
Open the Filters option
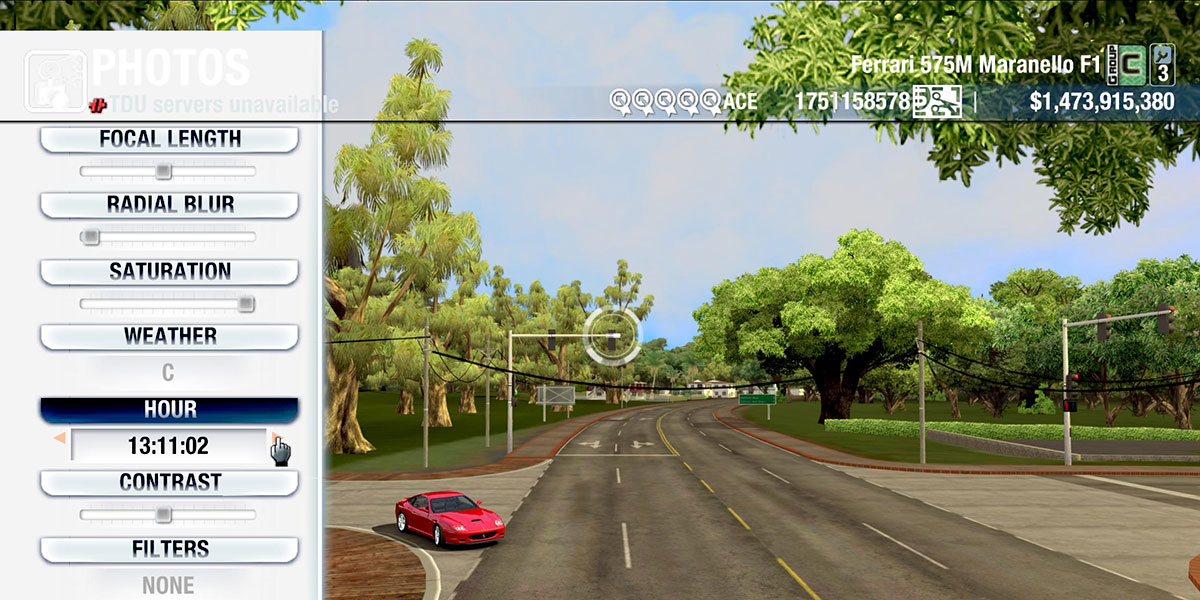(169, 549)
